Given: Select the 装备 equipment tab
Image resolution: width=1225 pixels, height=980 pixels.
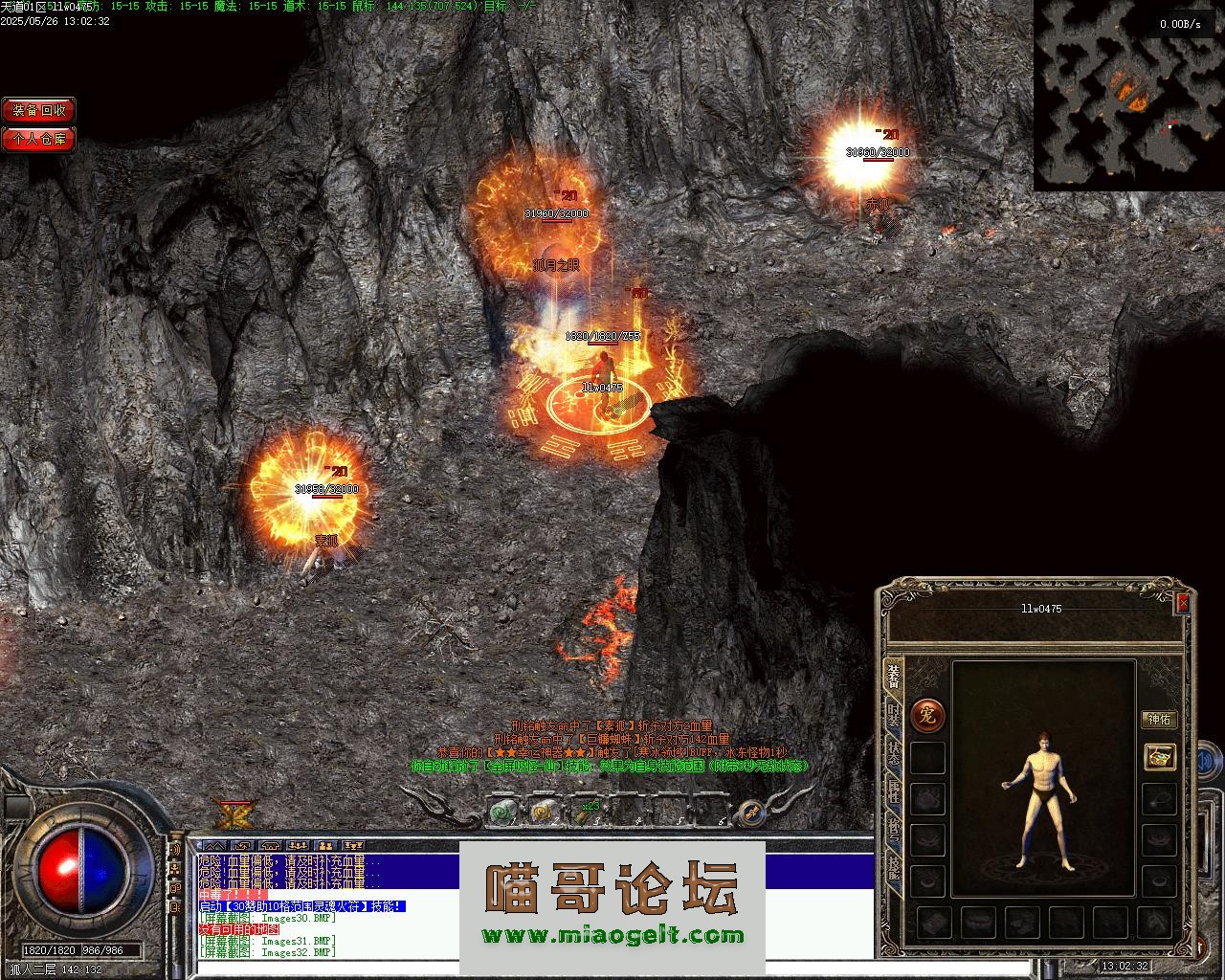Looking at the screenshot, I should [893, 676].
